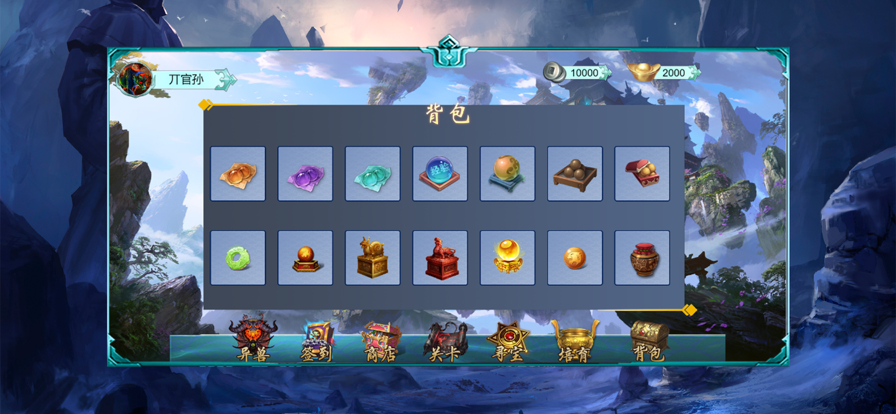Select the glowing golden orb item
This screenshot has height=414, width=896.
tap(507, 258)
